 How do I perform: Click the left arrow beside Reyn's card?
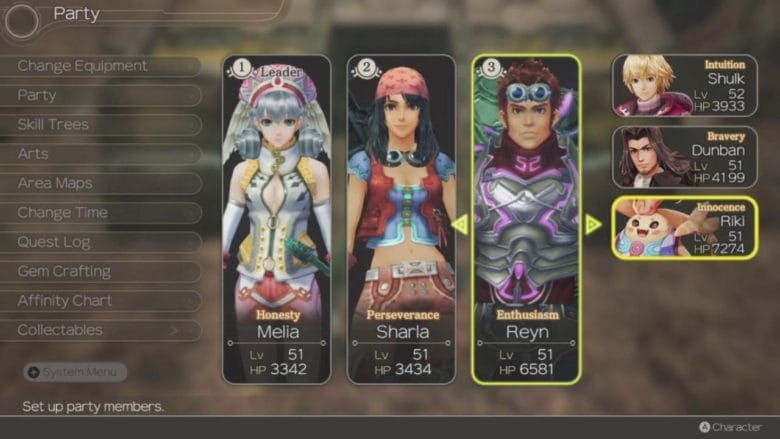(460, 225)
